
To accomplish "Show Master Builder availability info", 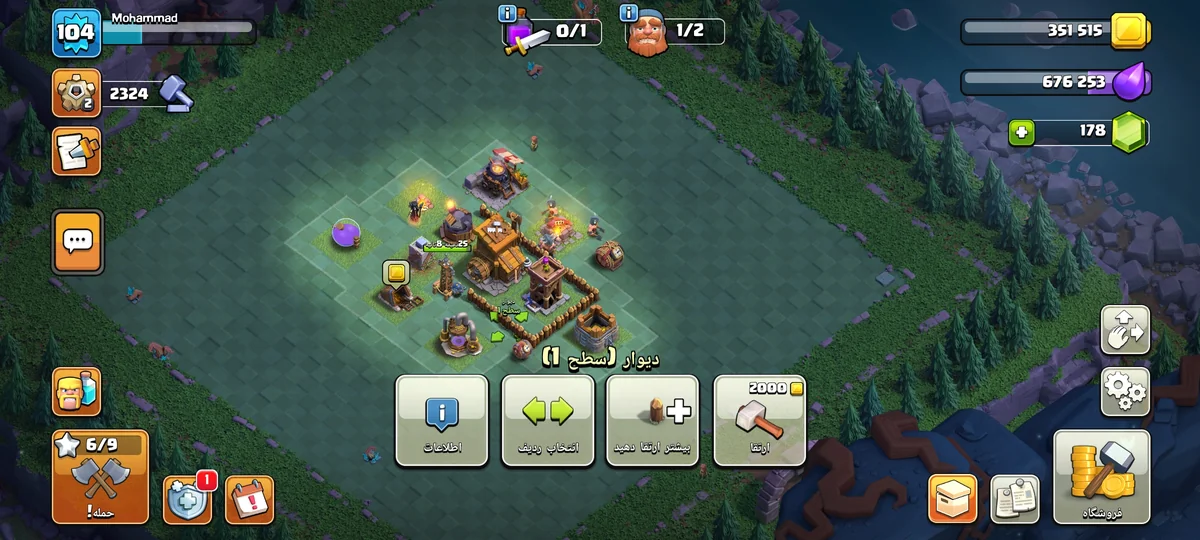I will point(629,13).
